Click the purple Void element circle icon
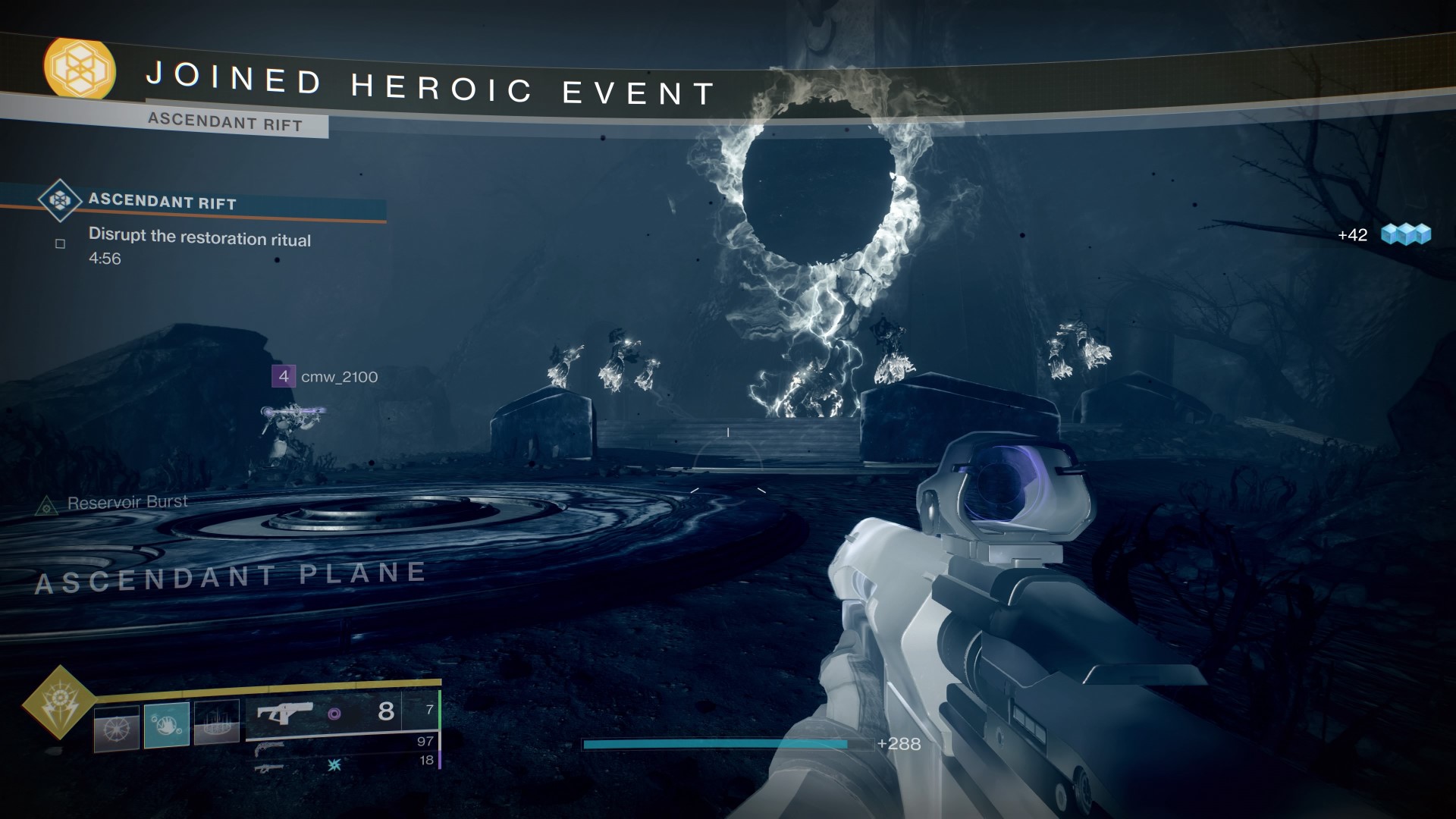 [x=334, y=712]
